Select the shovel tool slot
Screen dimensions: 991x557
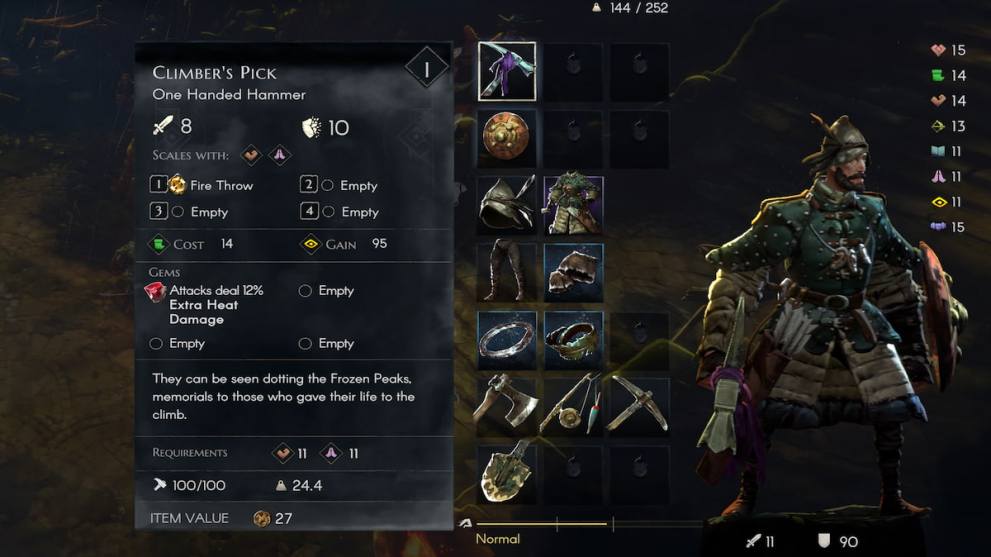pos(507,470)
